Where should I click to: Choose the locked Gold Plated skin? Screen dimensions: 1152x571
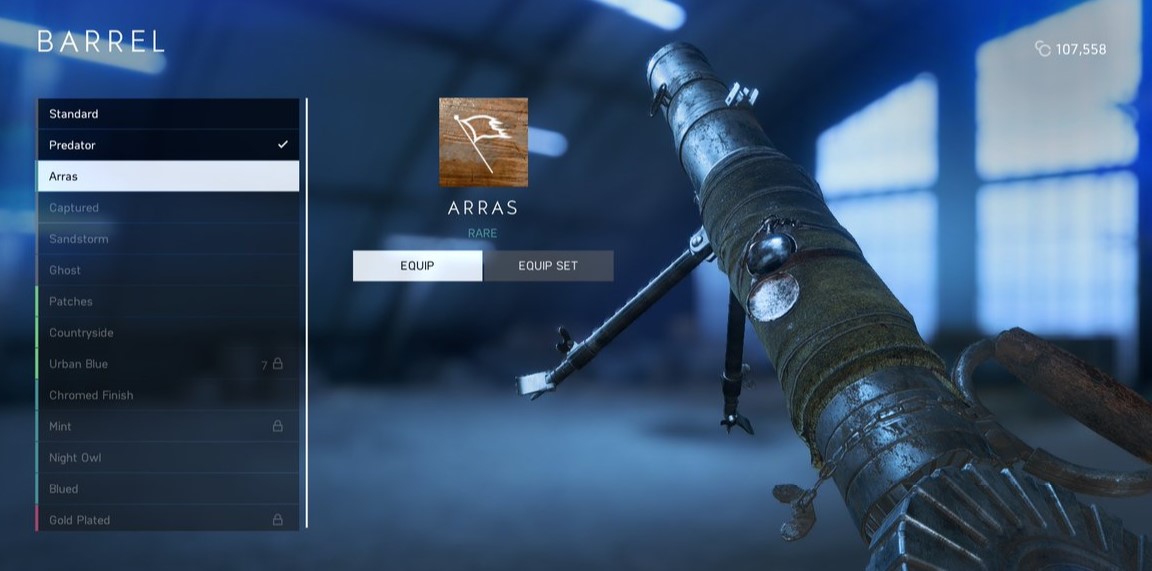[x=168, y=520]
